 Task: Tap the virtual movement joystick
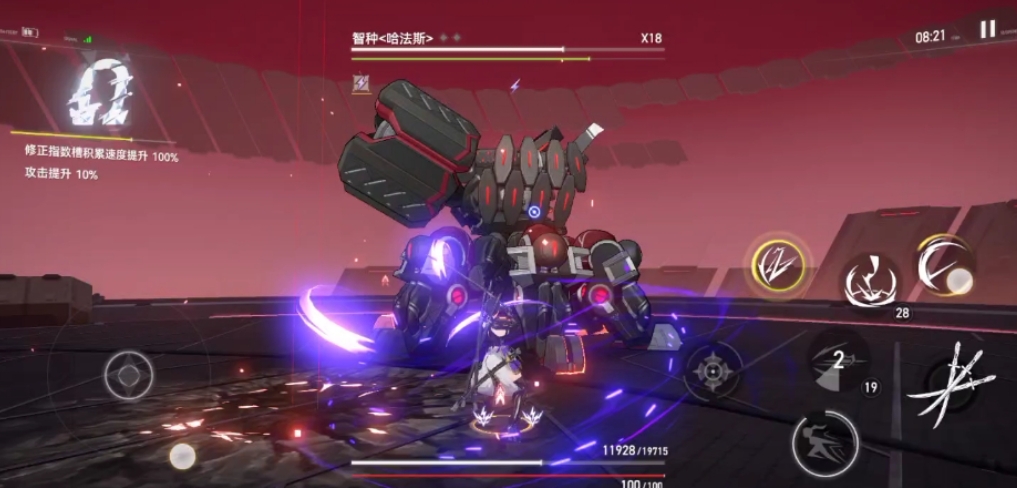tap(128, 376)
